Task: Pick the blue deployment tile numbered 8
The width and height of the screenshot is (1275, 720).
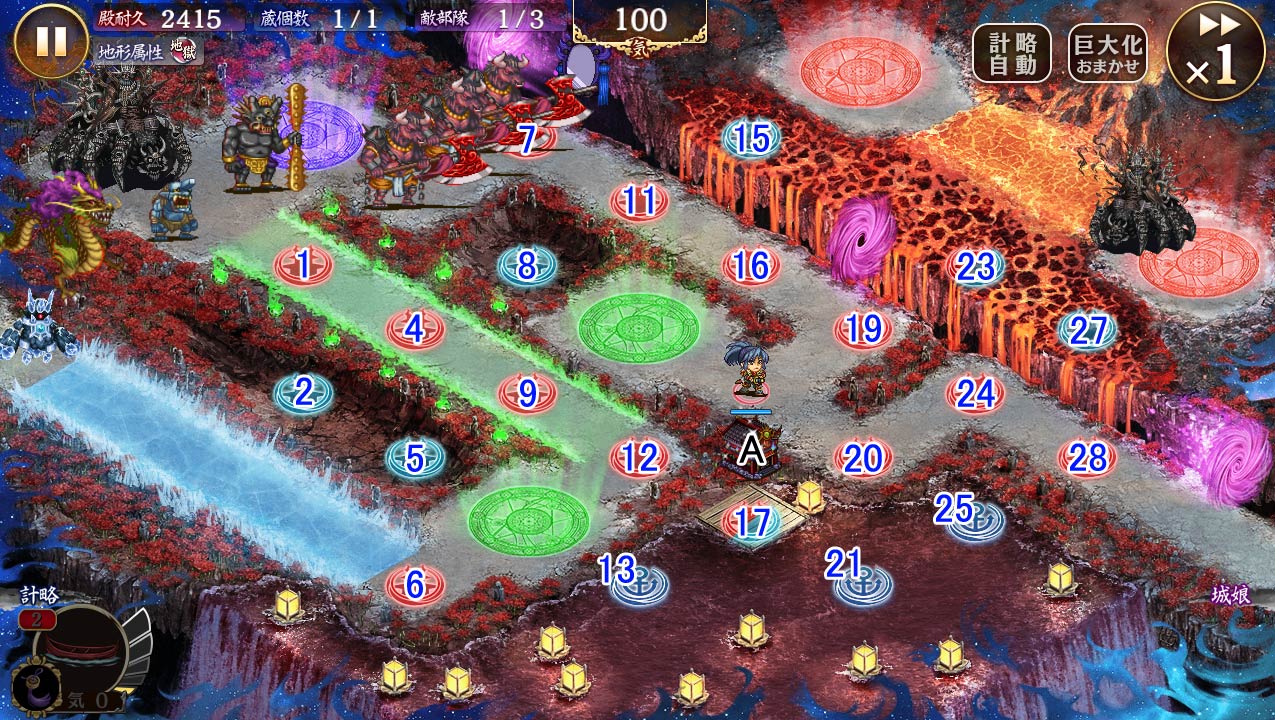Action: [527, 266]
